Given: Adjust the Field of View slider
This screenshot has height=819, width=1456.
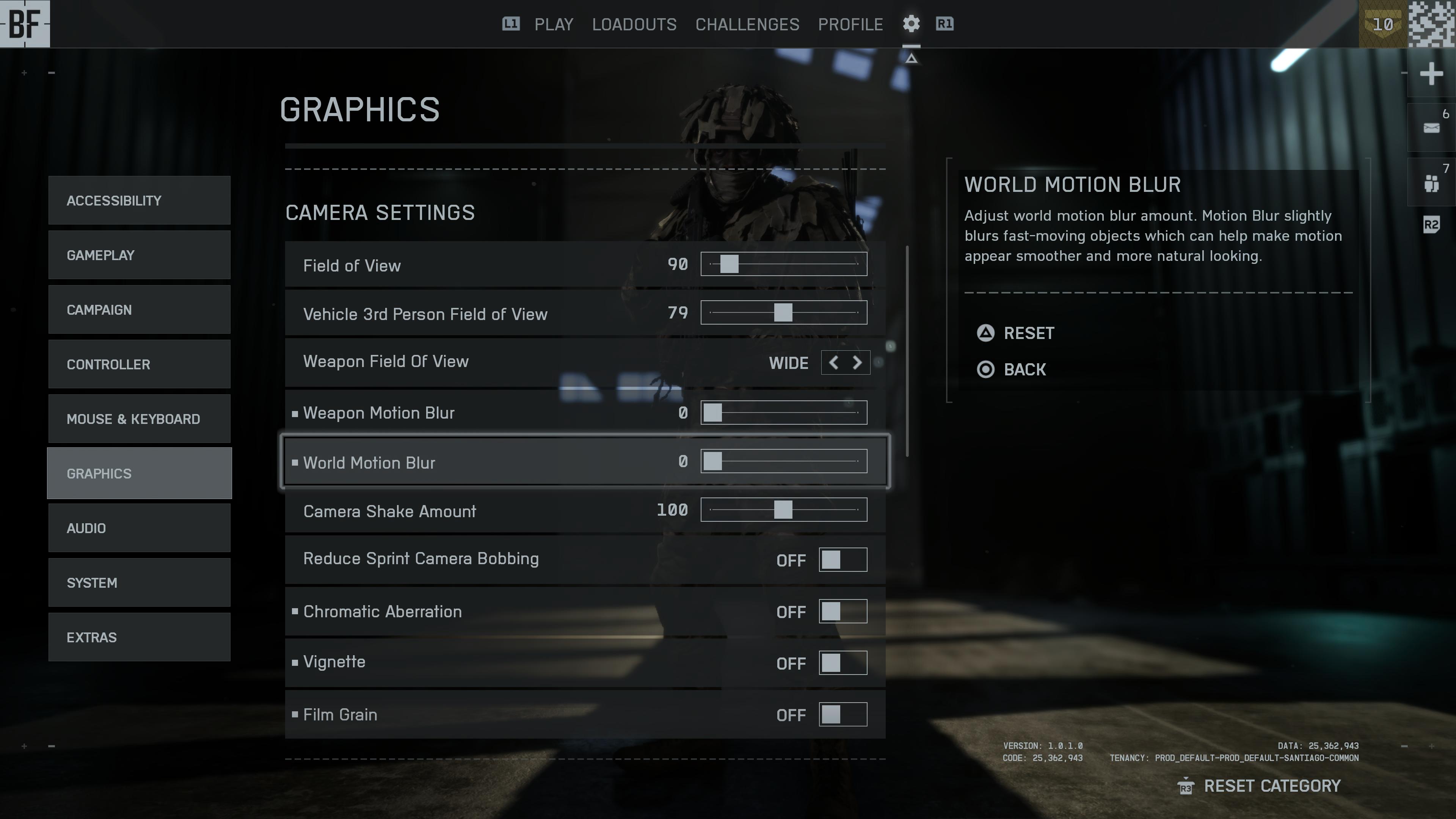Looking at the screenshot, I should pos(783,264).
